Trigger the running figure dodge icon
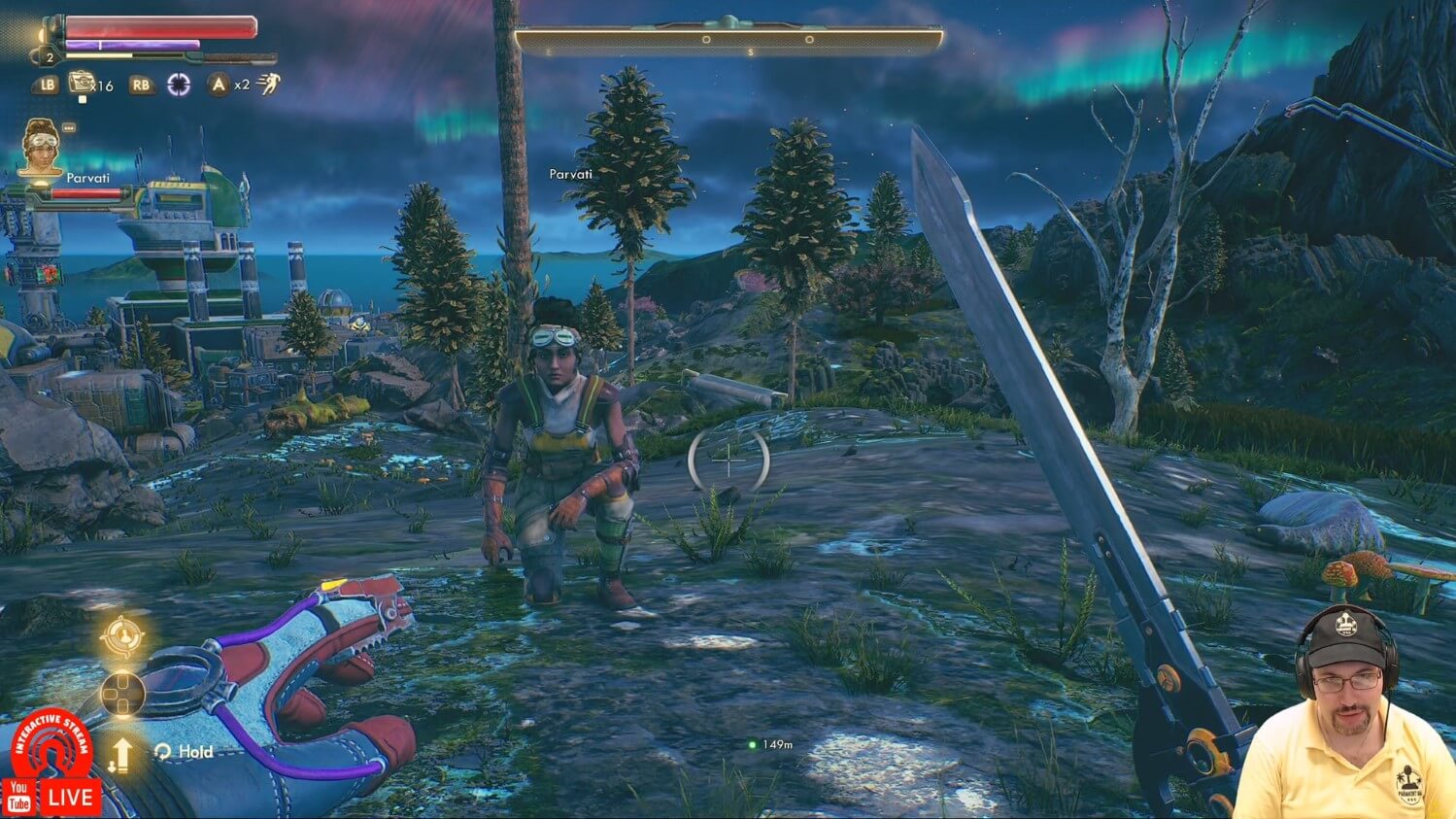The image size is (1456, 819). click(268, 85)
